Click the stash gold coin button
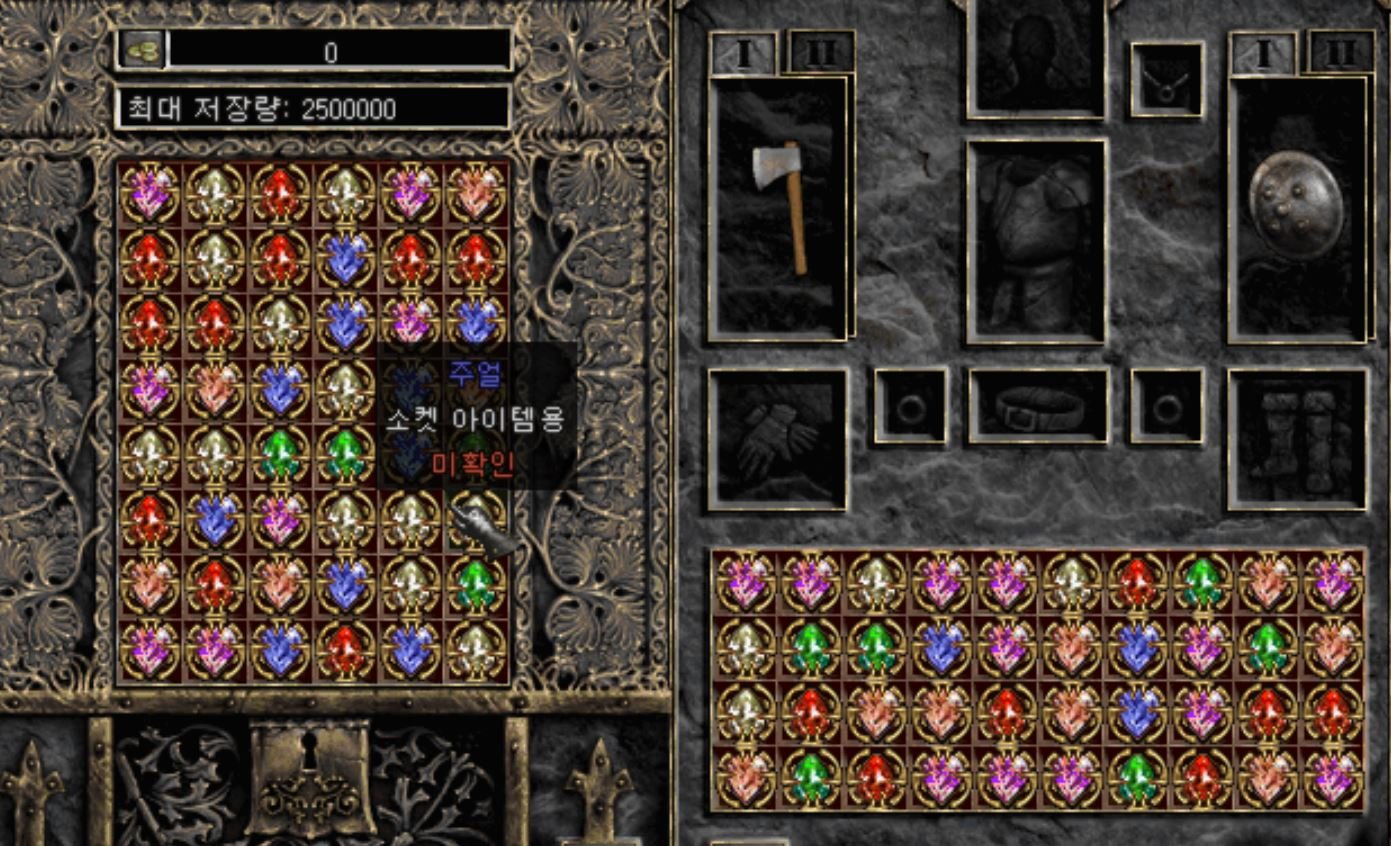The width and height of the screenshot is (1391, 846). pos(142,50)
